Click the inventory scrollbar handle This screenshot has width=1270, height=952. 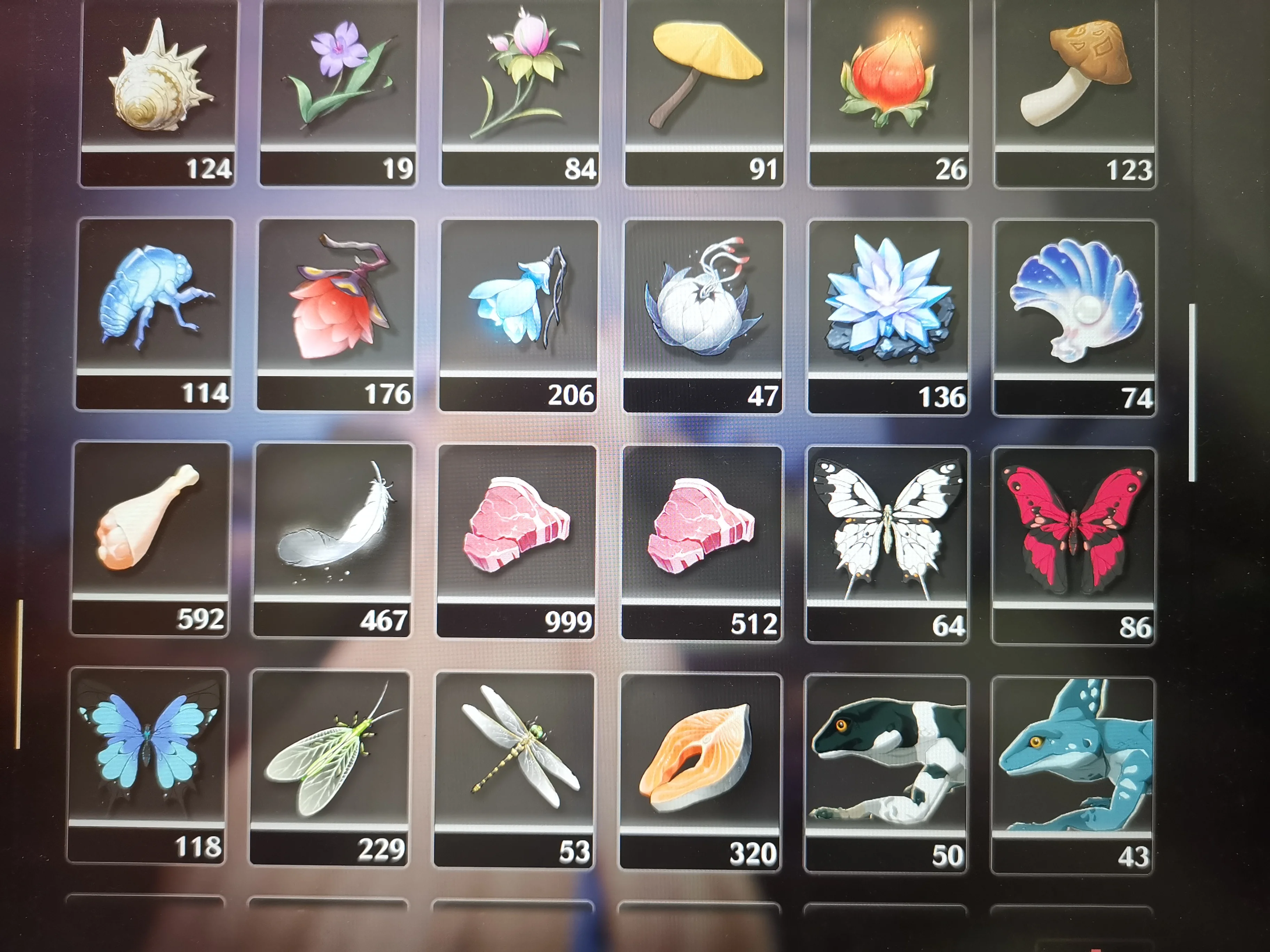tap(1192, 392)
